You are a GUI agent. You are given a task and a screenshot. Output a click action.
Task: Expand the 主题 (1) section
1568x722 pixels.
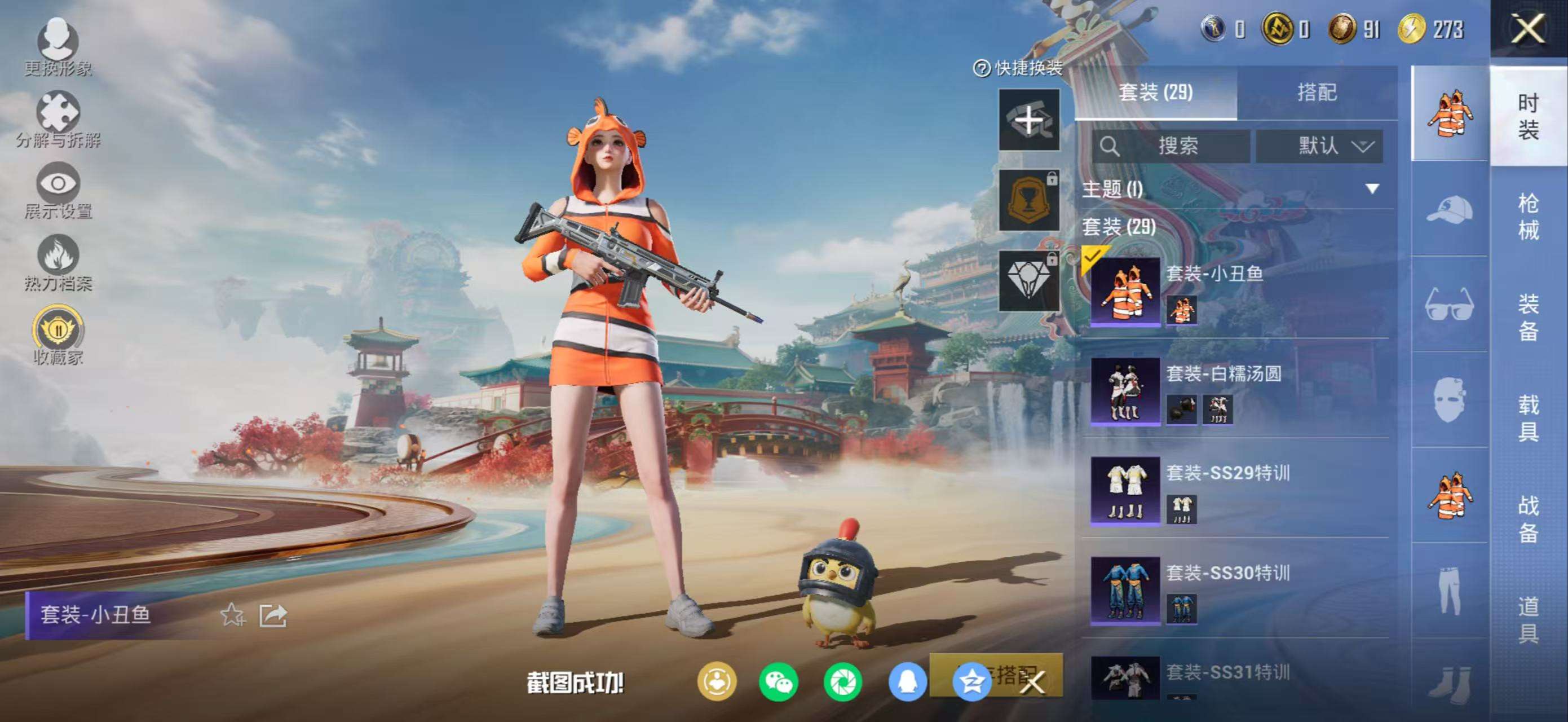(1372, 189)
